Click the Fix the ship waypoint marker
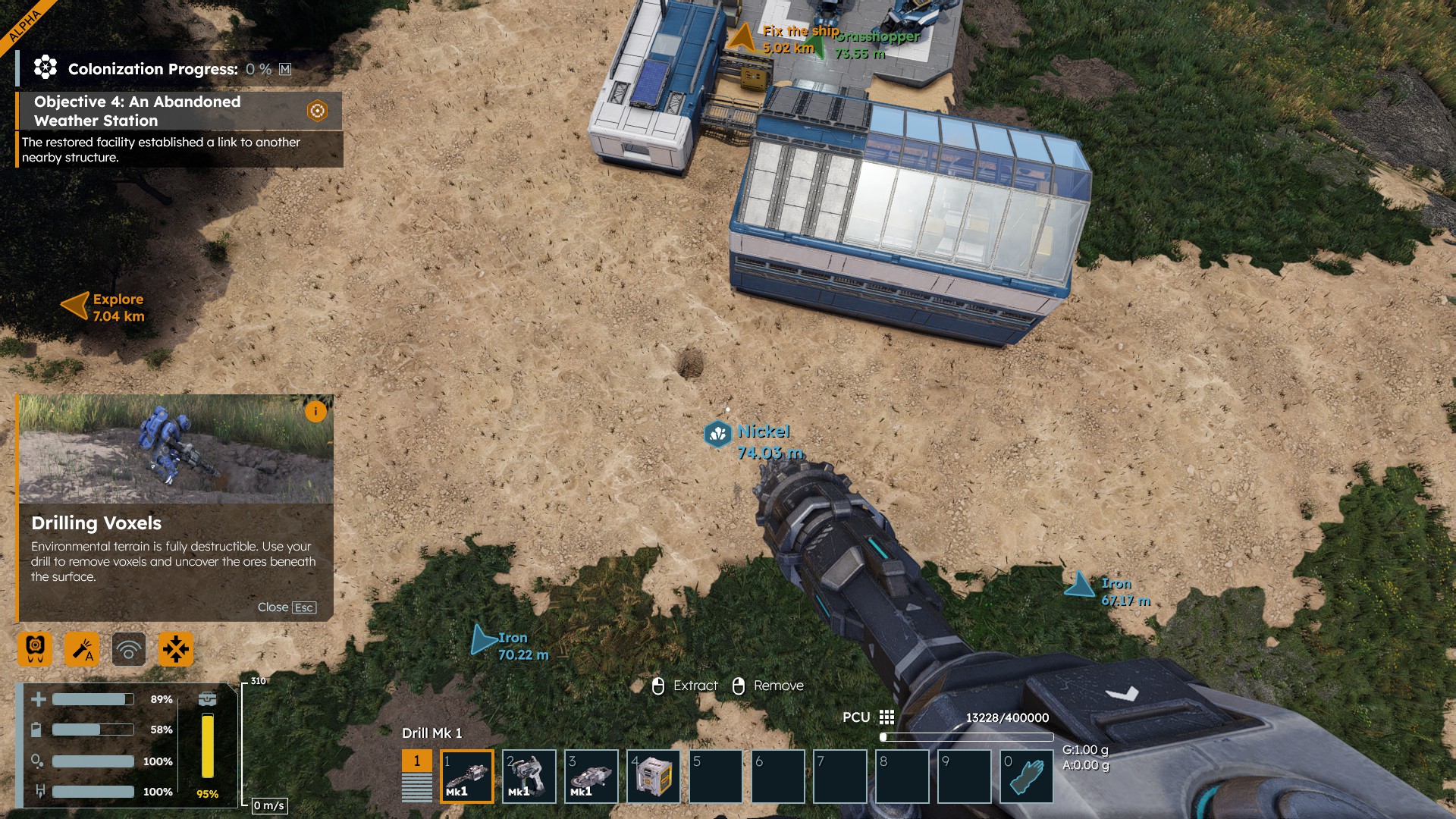Image resolution: width=1456 pixels, height=819 pixels. pos(742,38)
